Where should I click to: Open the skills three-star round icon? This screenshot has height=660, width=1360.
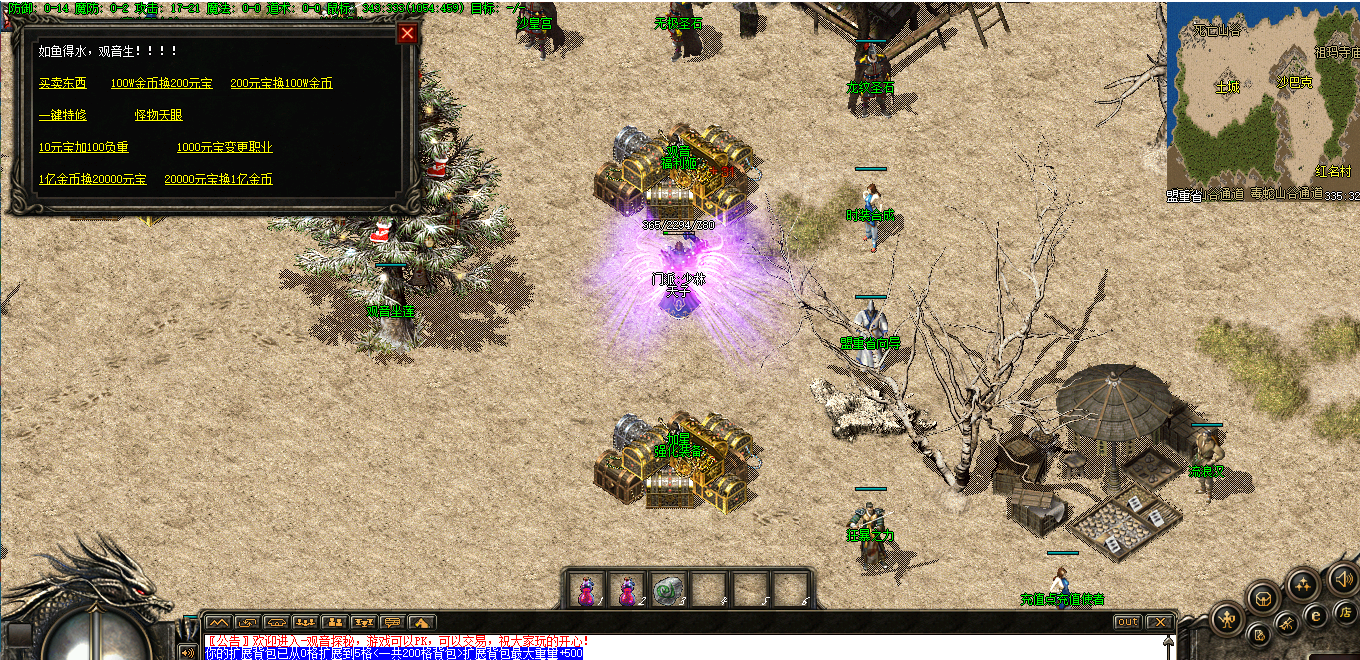click(x=1303, y=585)
